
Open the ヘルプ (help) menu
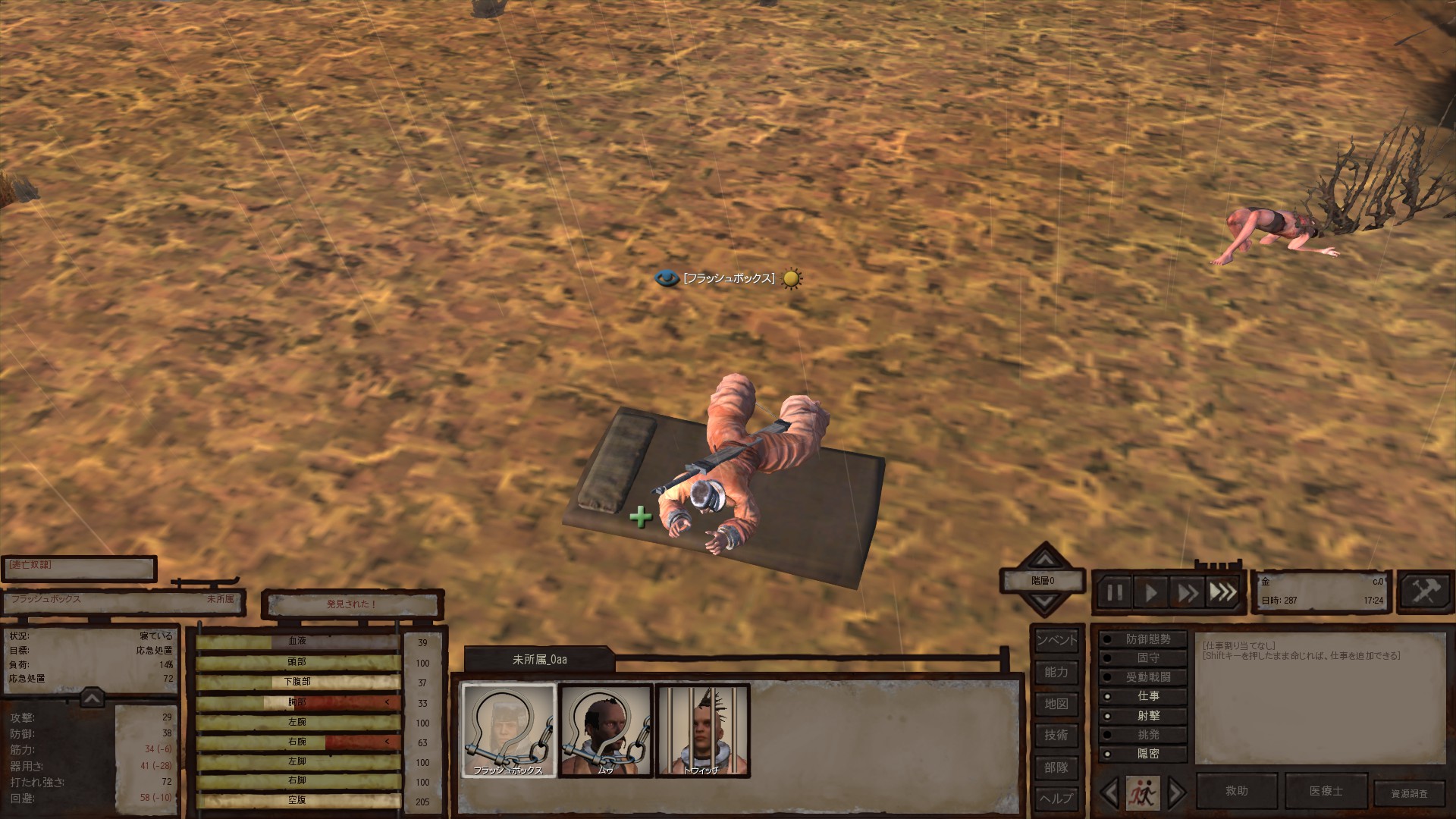1056,799
